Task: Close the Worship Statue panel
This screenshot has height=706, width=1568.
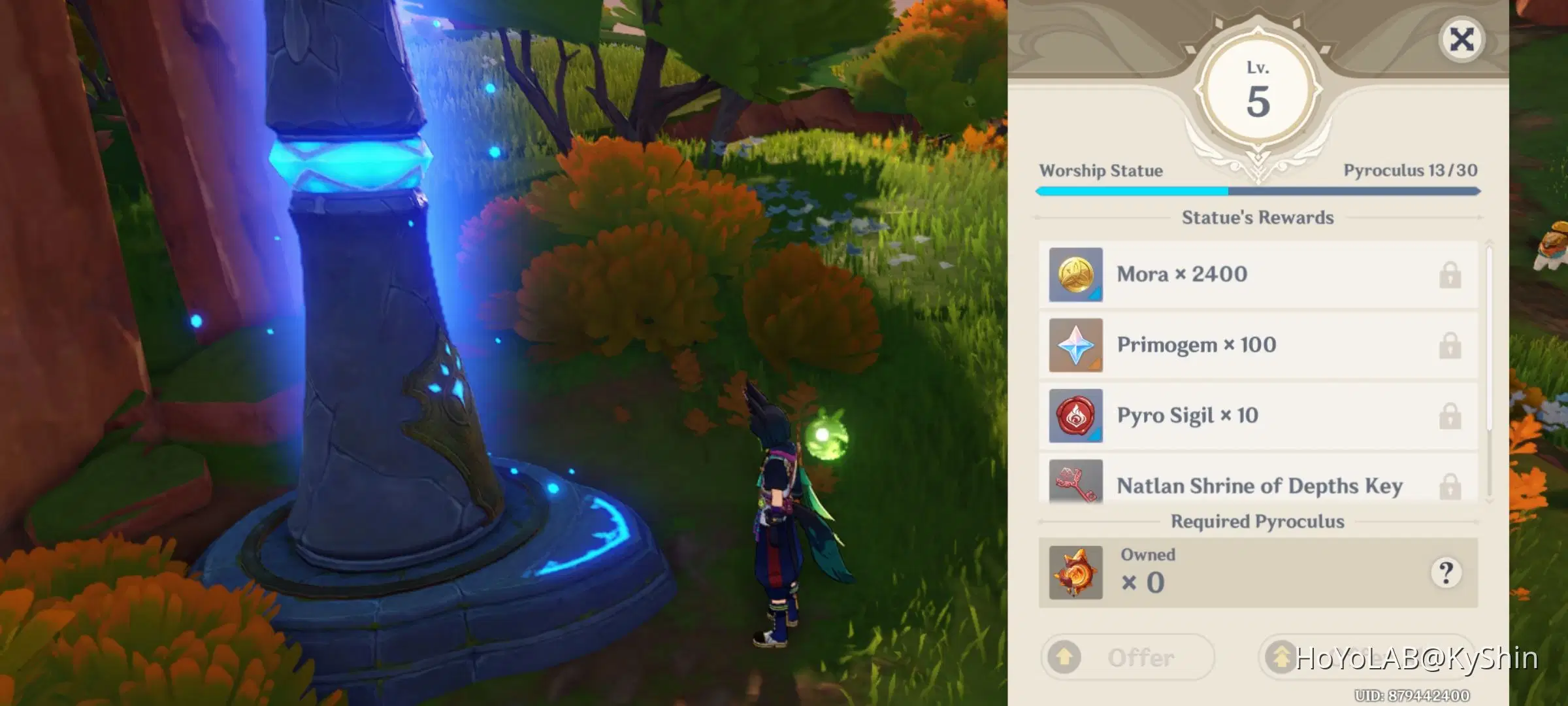Action: [x=1462, y=39]
